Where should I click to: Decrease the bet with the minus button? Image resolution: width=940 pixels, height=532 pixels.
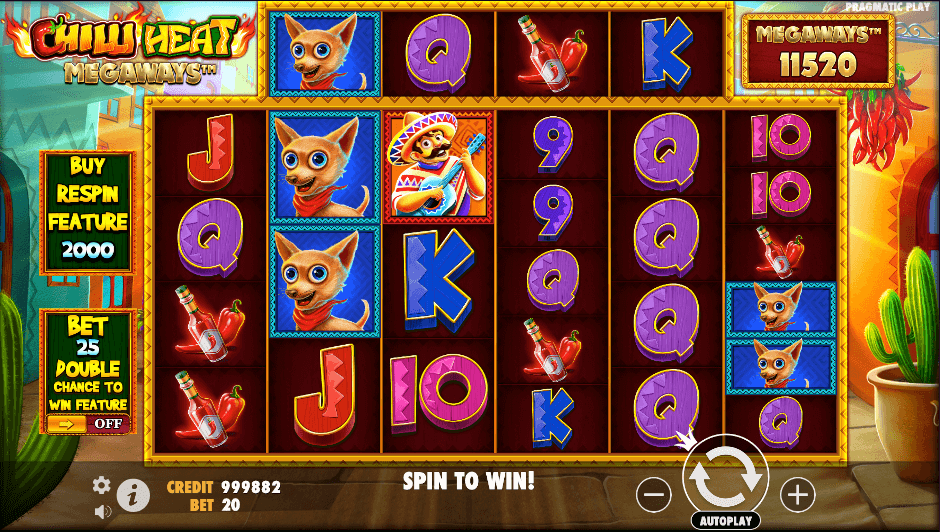(x=653, y=493)
